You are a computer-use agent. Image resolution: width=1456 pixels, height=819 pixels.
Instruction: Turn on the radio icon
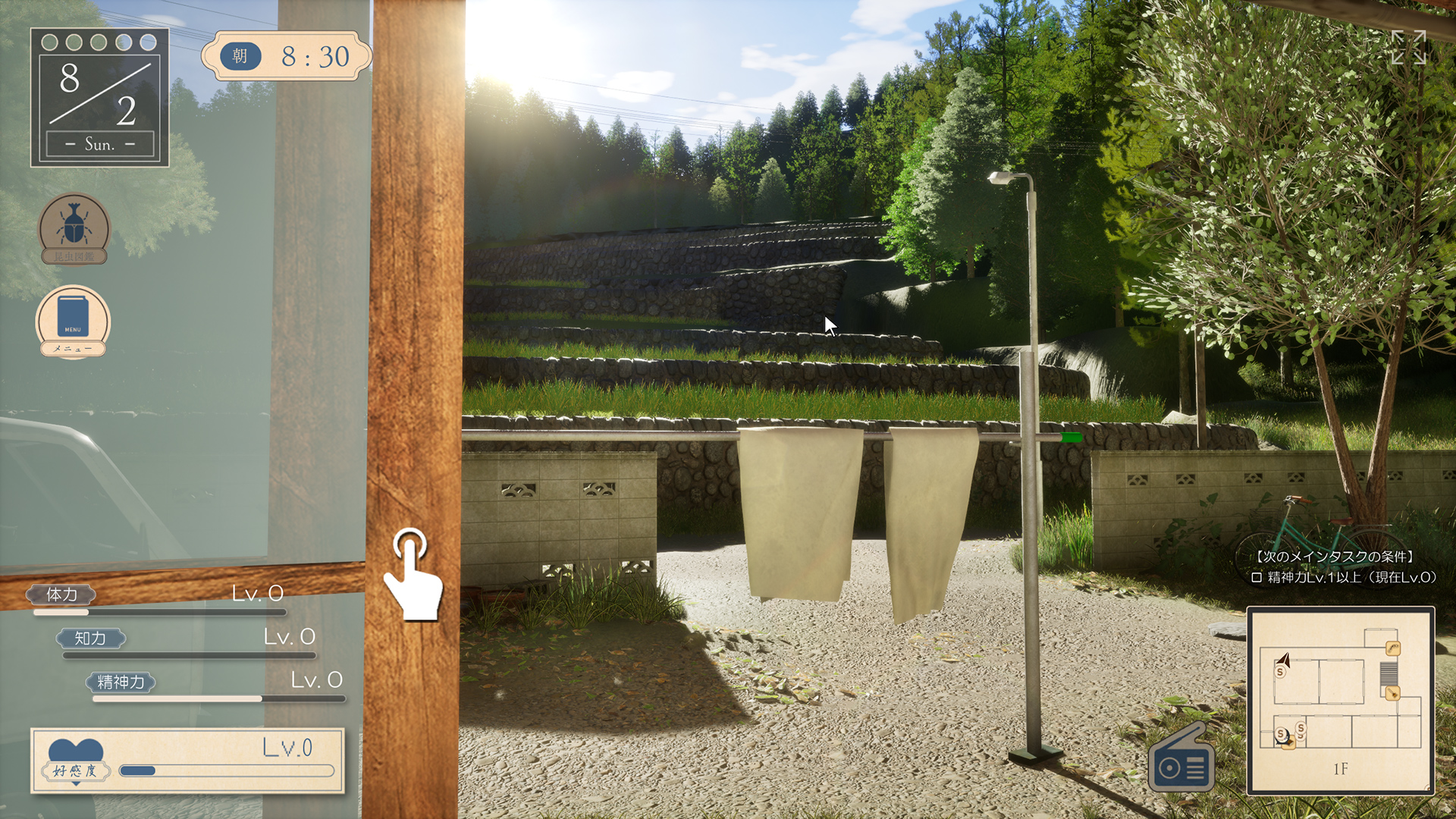[x=1181, y=761]
